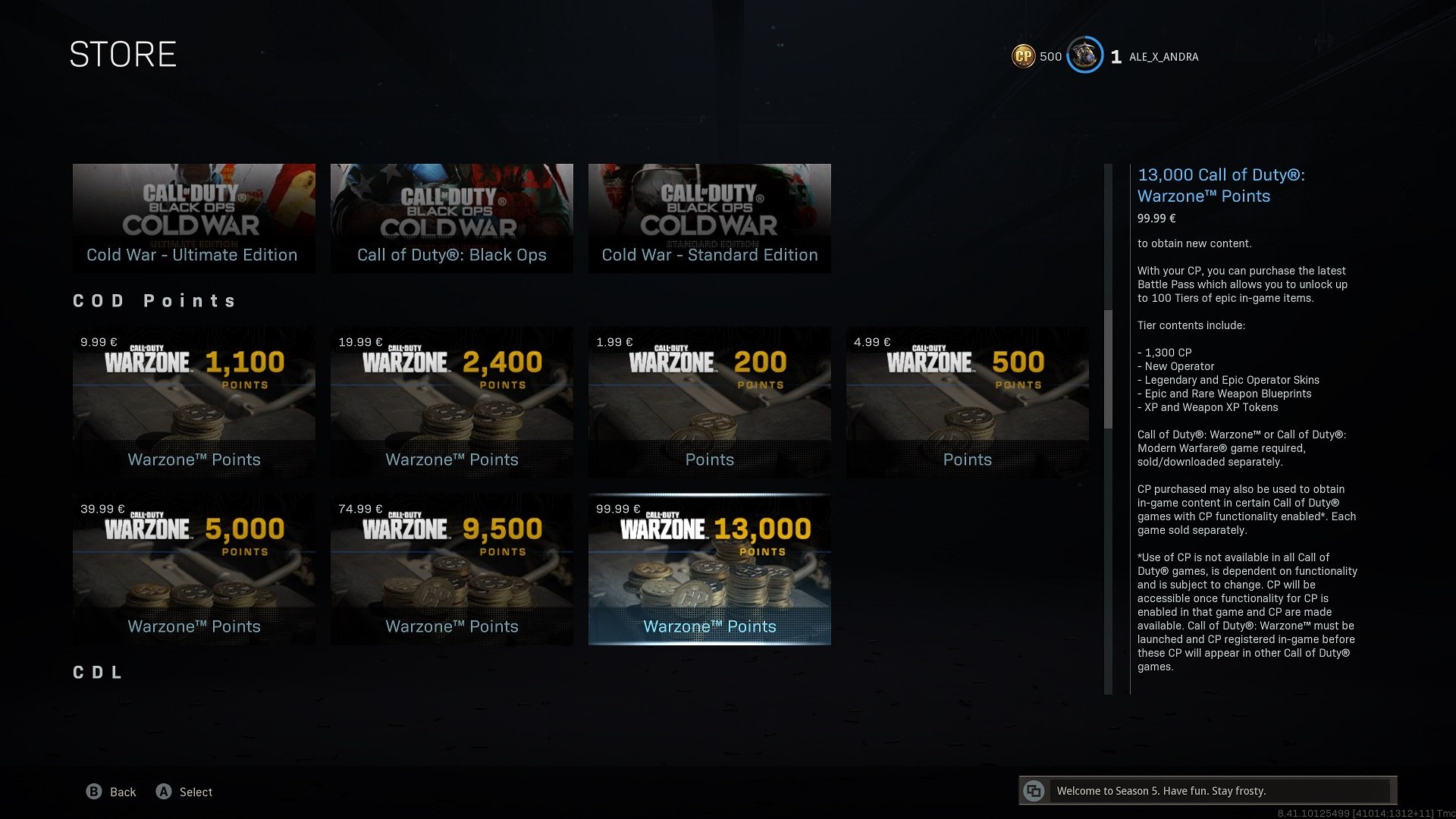Open the Season 5 welcome message box
1456x819 pixels.
(1207, 791)
